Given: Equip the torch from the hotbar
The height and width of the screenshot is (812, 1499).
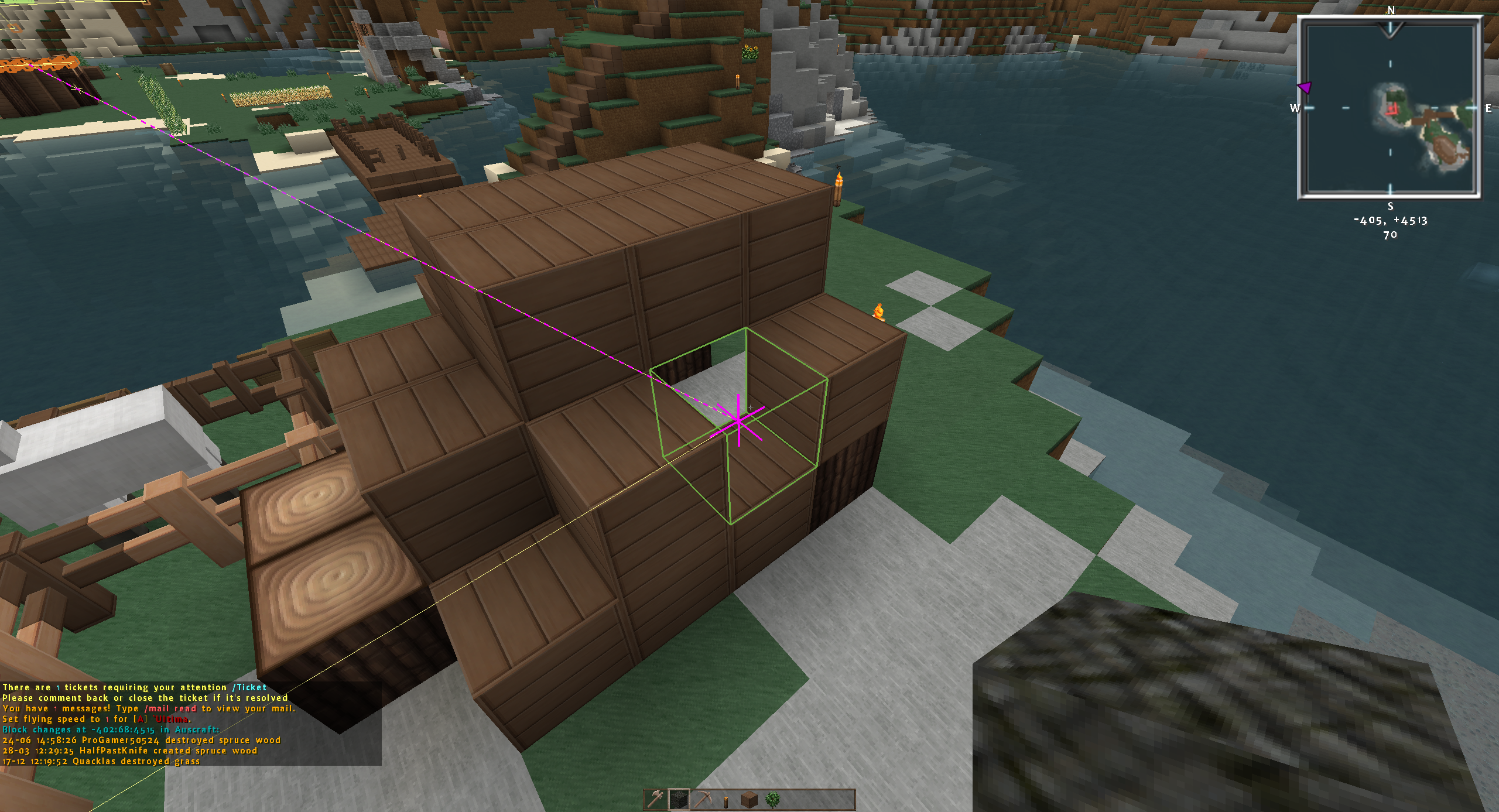Looking at the screenshot, I should coord(726,800).
